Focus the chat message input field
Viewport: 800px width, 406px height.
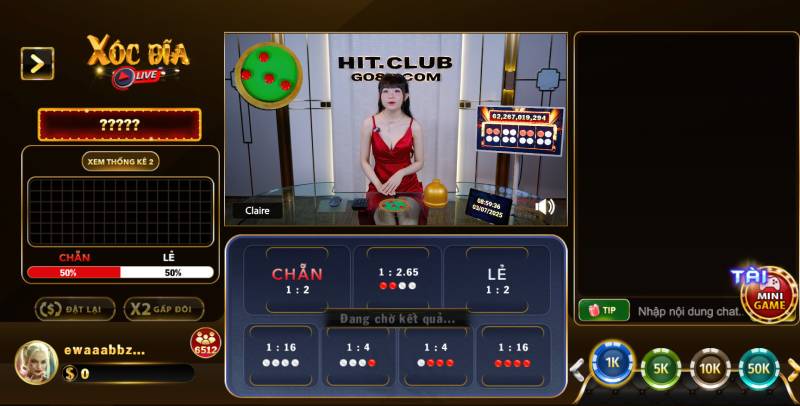(x=685, y=311)
